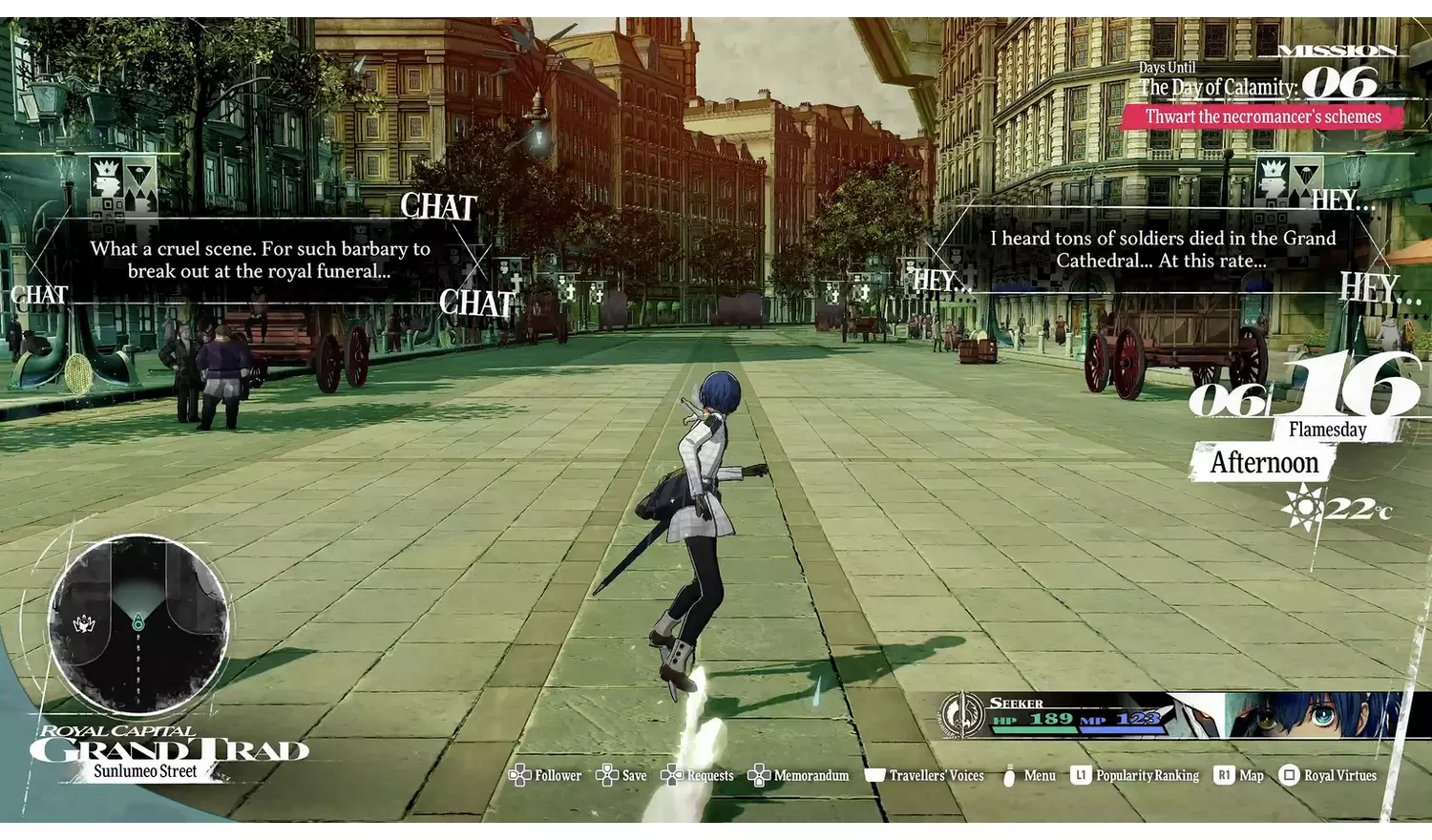Click the Thwart the necromancer's schemes banner

(x=1262, y=116)
